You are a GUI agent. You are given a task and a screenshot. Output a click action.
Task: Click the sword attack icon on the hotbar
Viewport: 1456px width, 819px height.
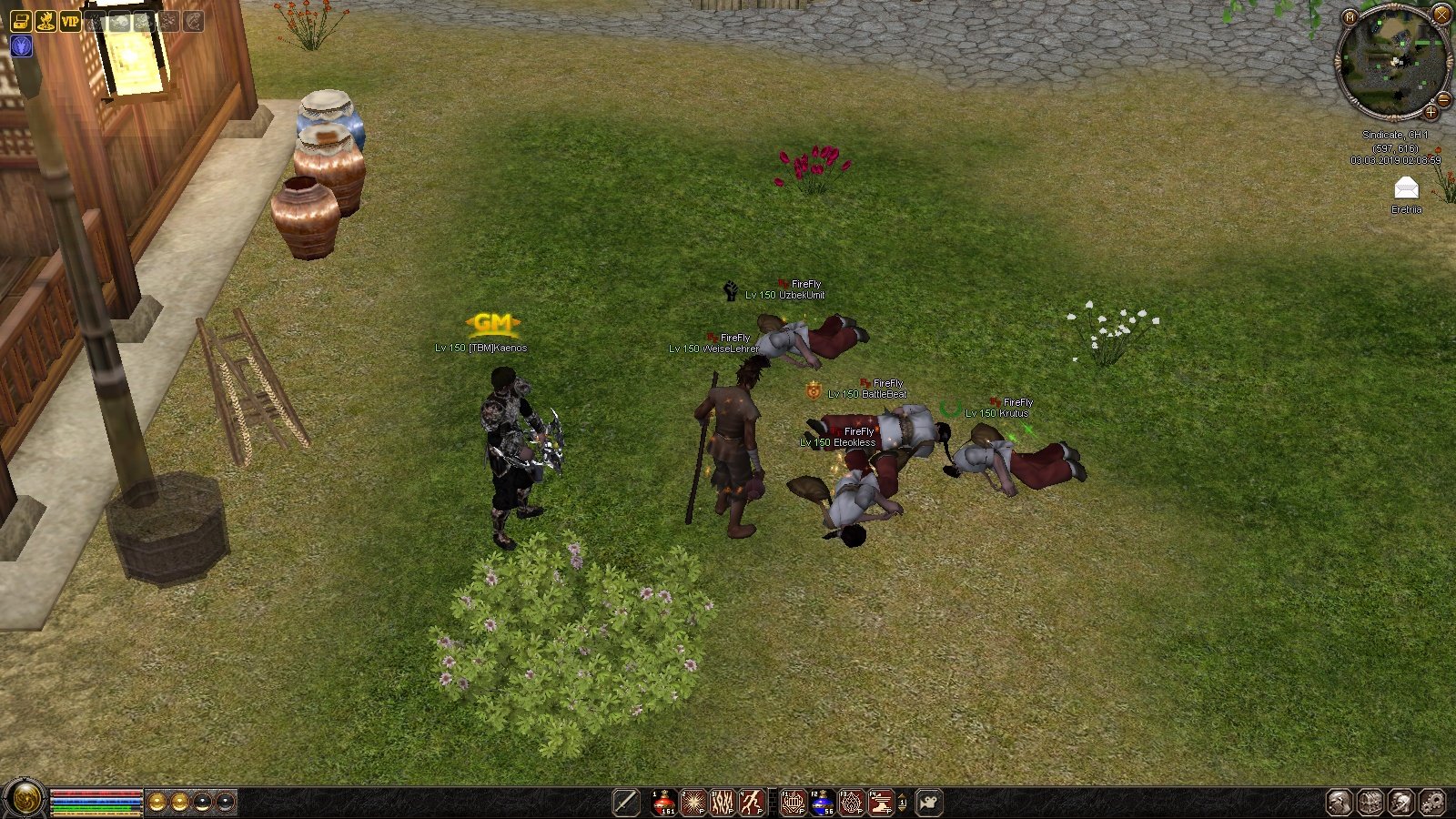point(626,803)
